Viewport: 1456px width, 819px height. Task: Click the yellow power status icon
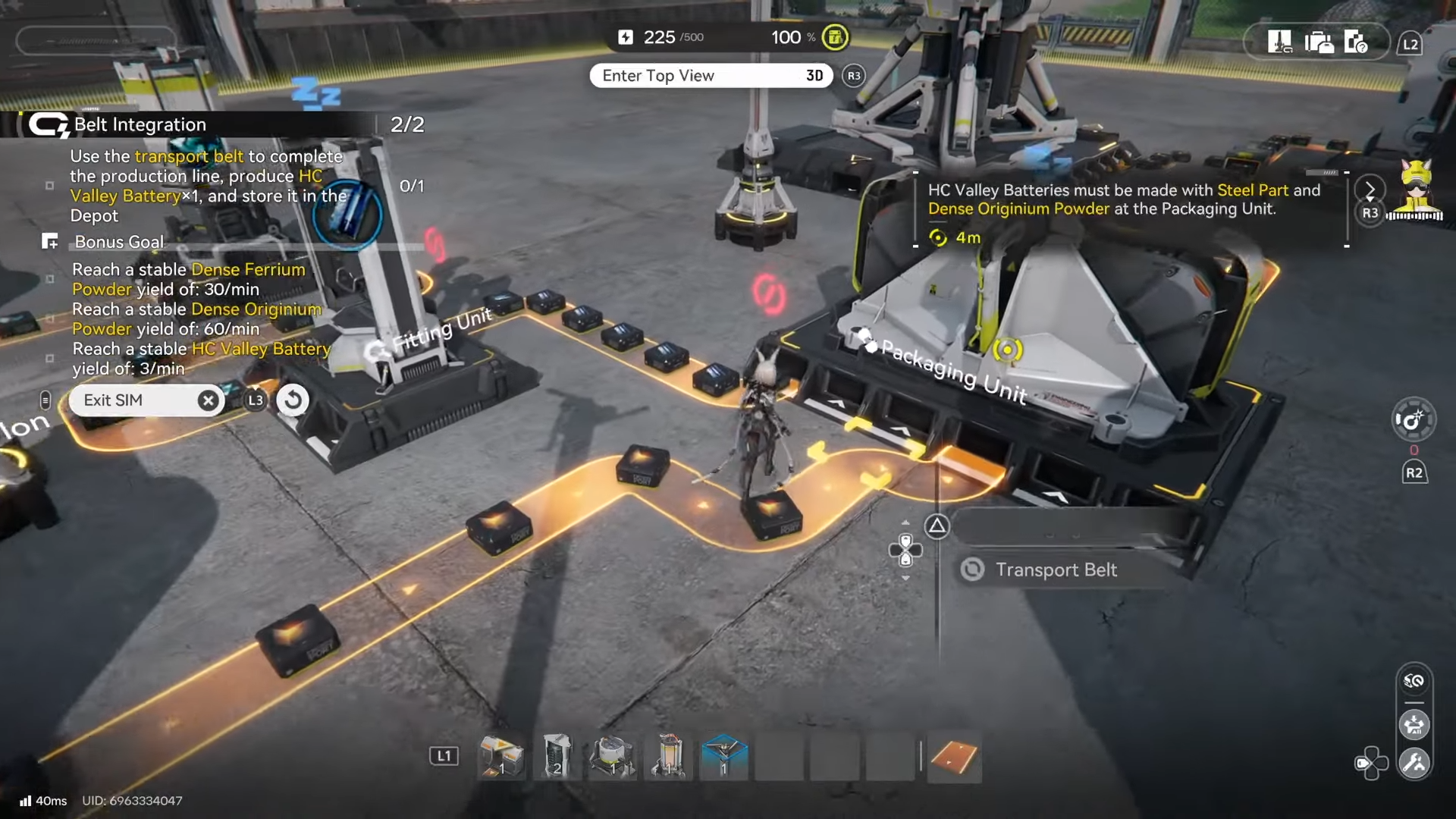pos(835,37)
